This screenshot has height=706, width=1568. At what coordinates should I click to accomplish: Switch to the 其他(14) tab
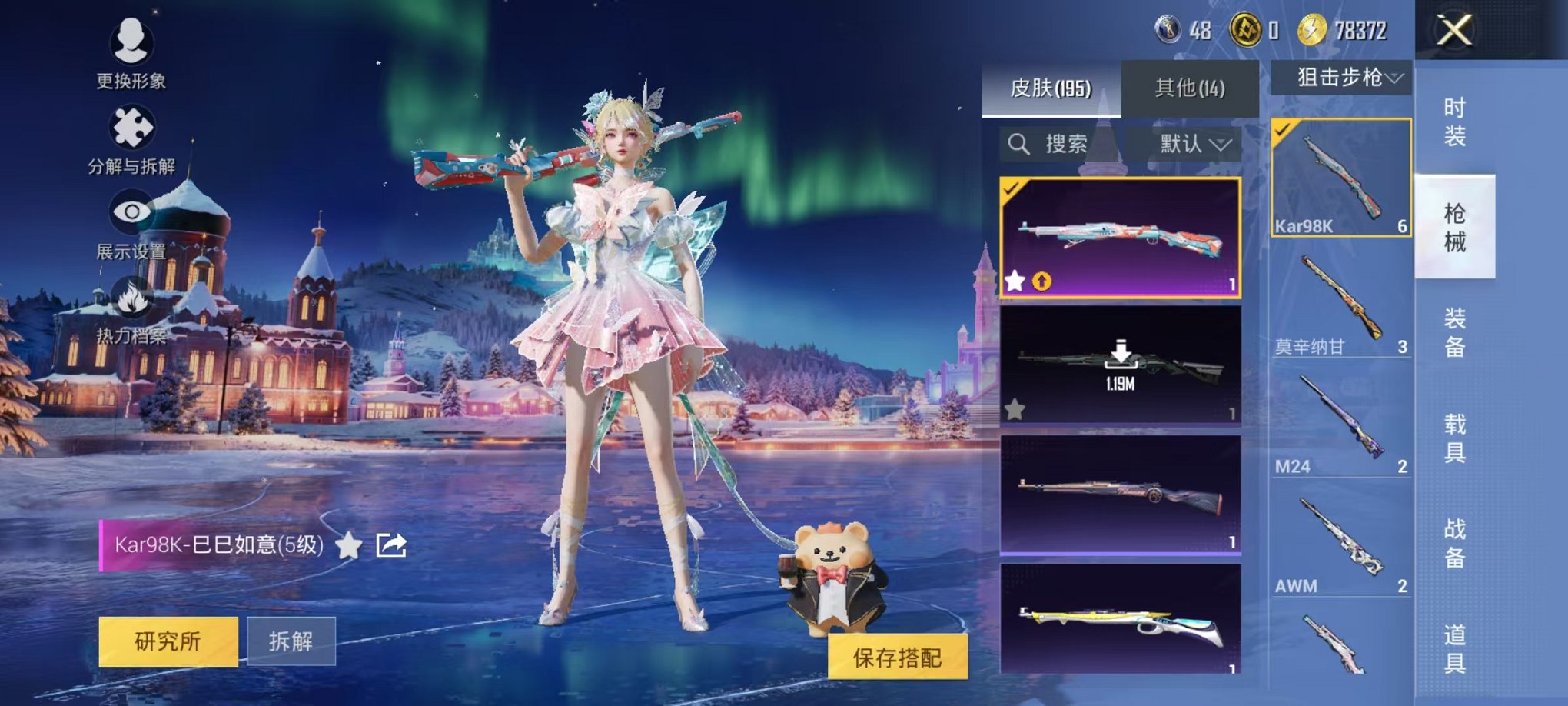tap(1191, 88)
